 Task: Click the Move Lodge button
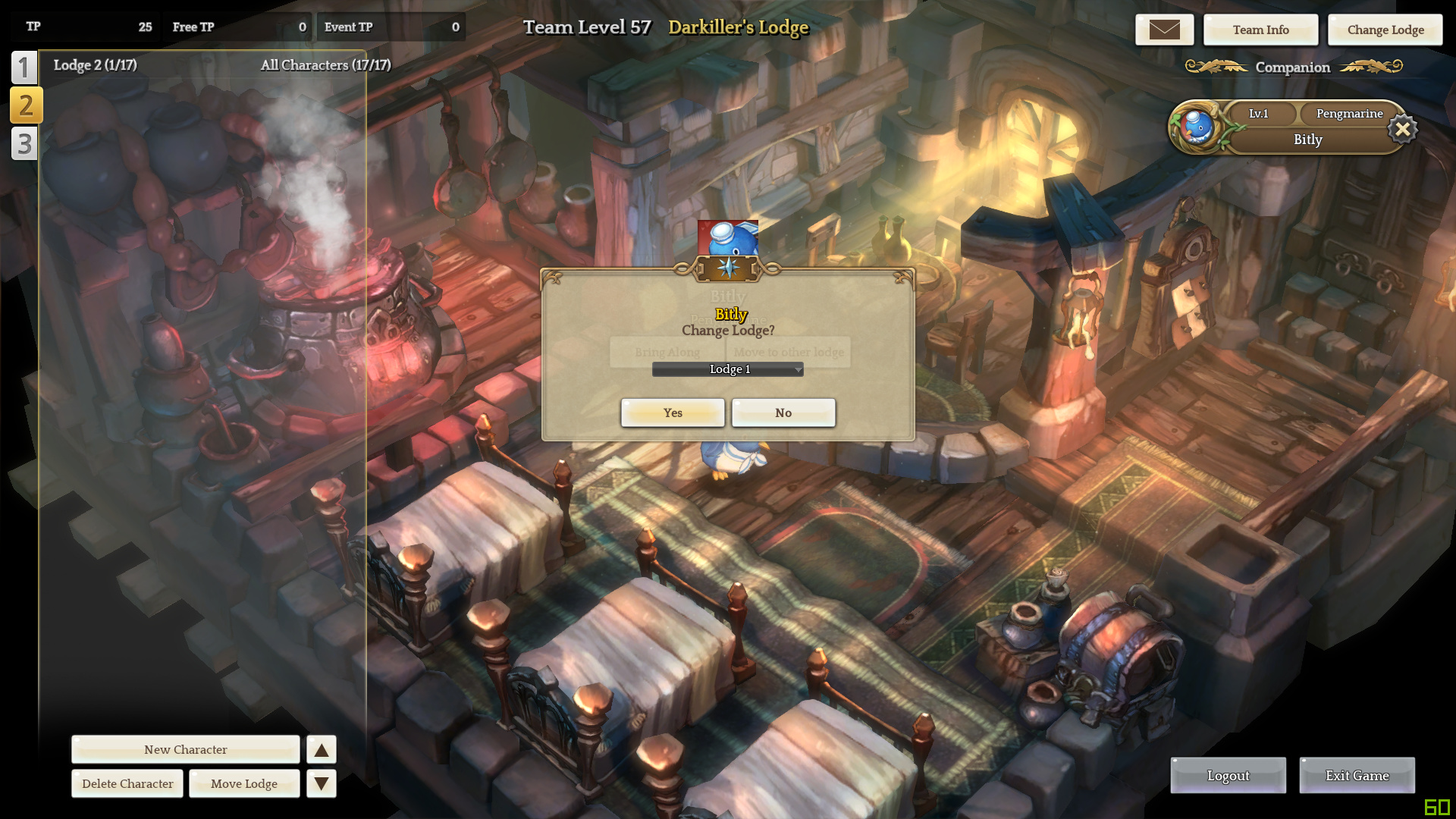click(244, 783)
